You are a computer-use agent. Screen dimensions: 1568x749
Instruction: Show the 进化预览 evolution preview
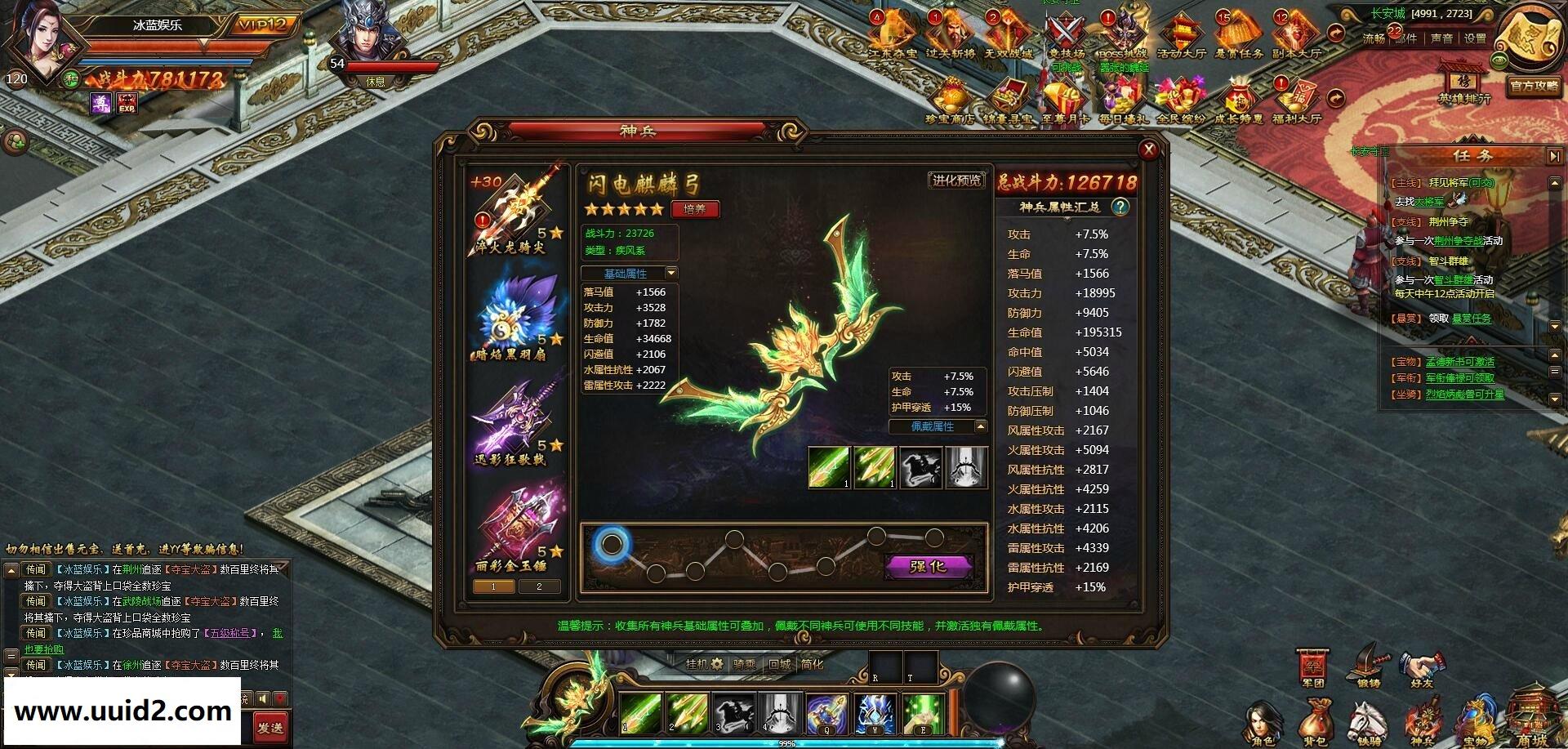coord(955,181)
